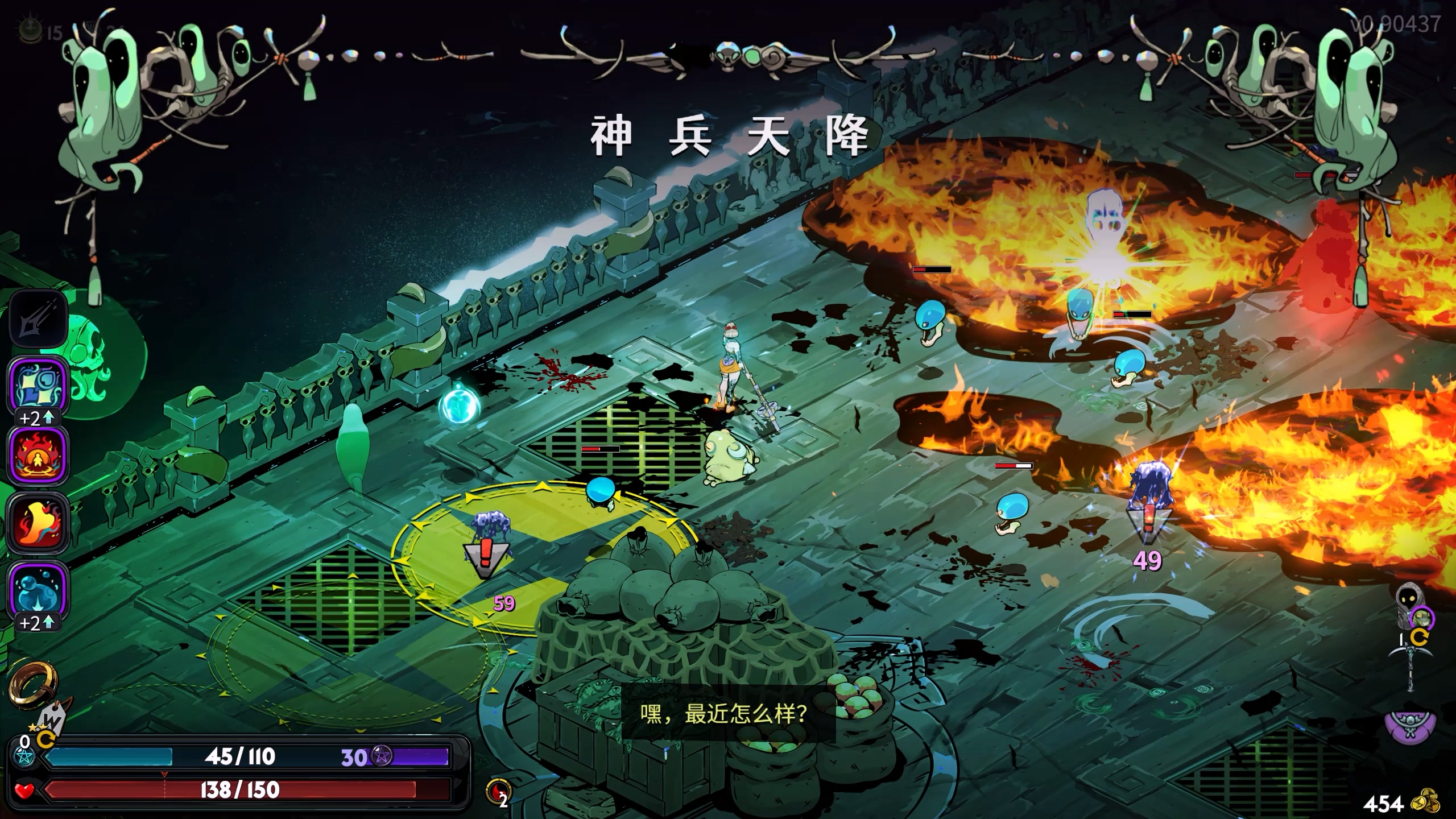Inspect the blue wave boon icon
This screenshot has height=819, width=1456.
pos(38,386)
